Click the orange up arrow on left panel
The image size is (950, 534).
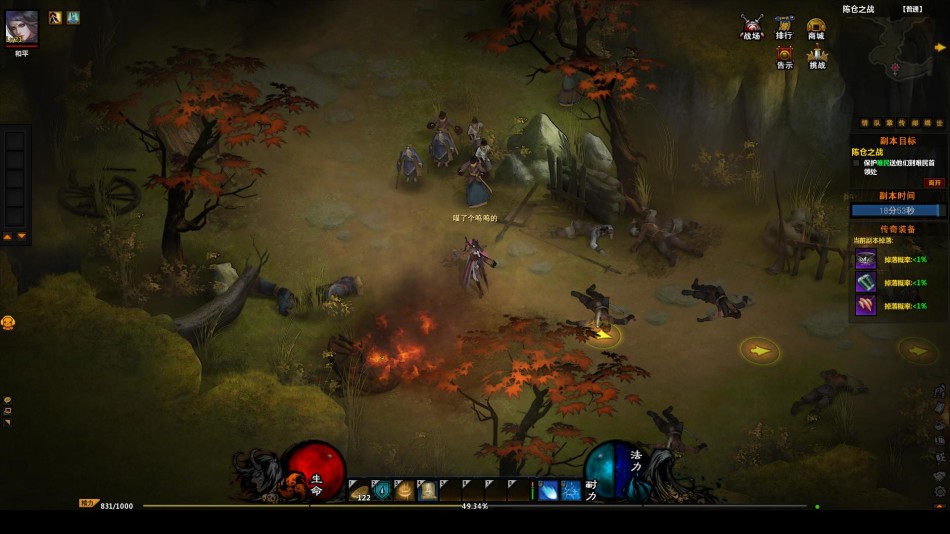(x=8, y=236)
